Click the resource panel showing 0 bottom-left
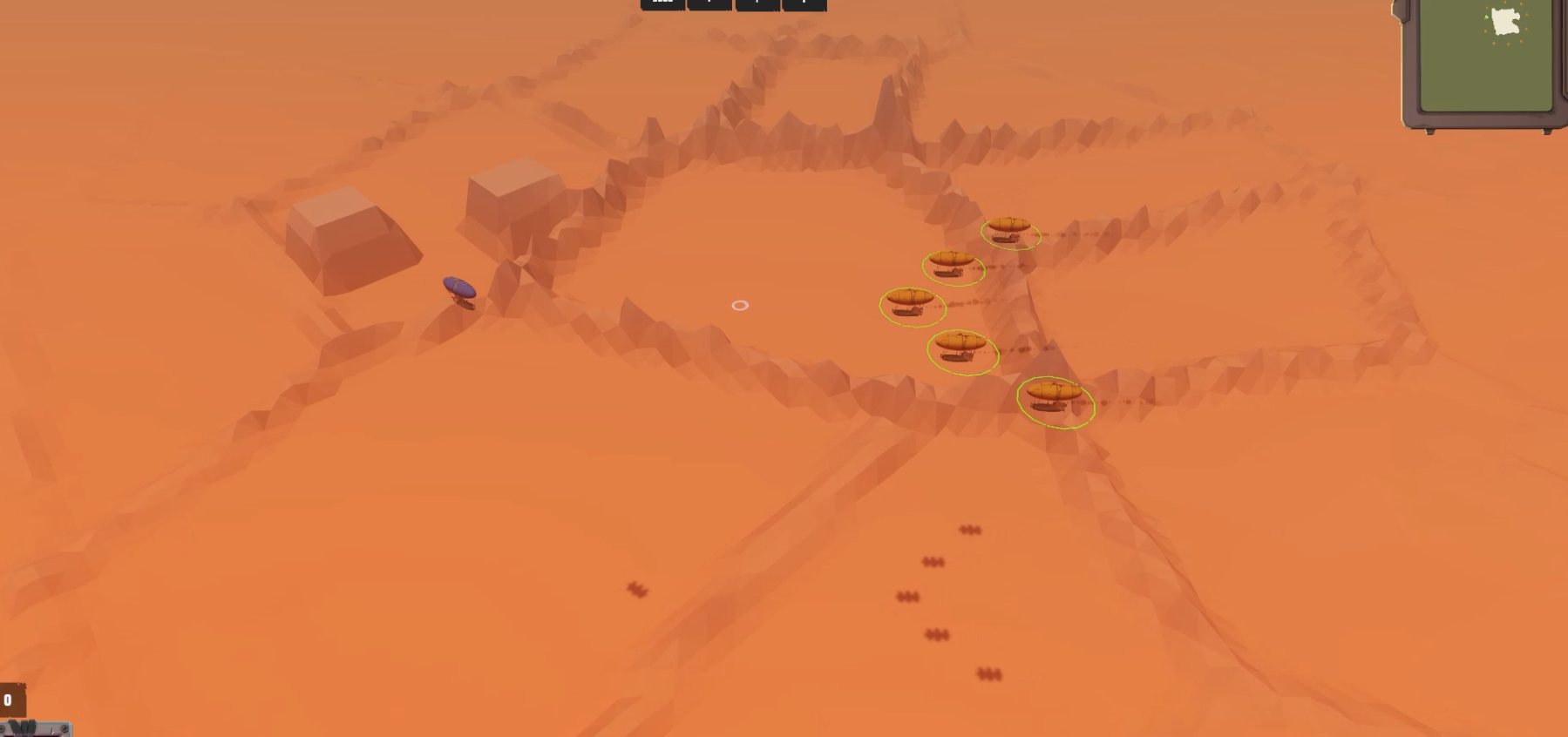 coord(14,699)
